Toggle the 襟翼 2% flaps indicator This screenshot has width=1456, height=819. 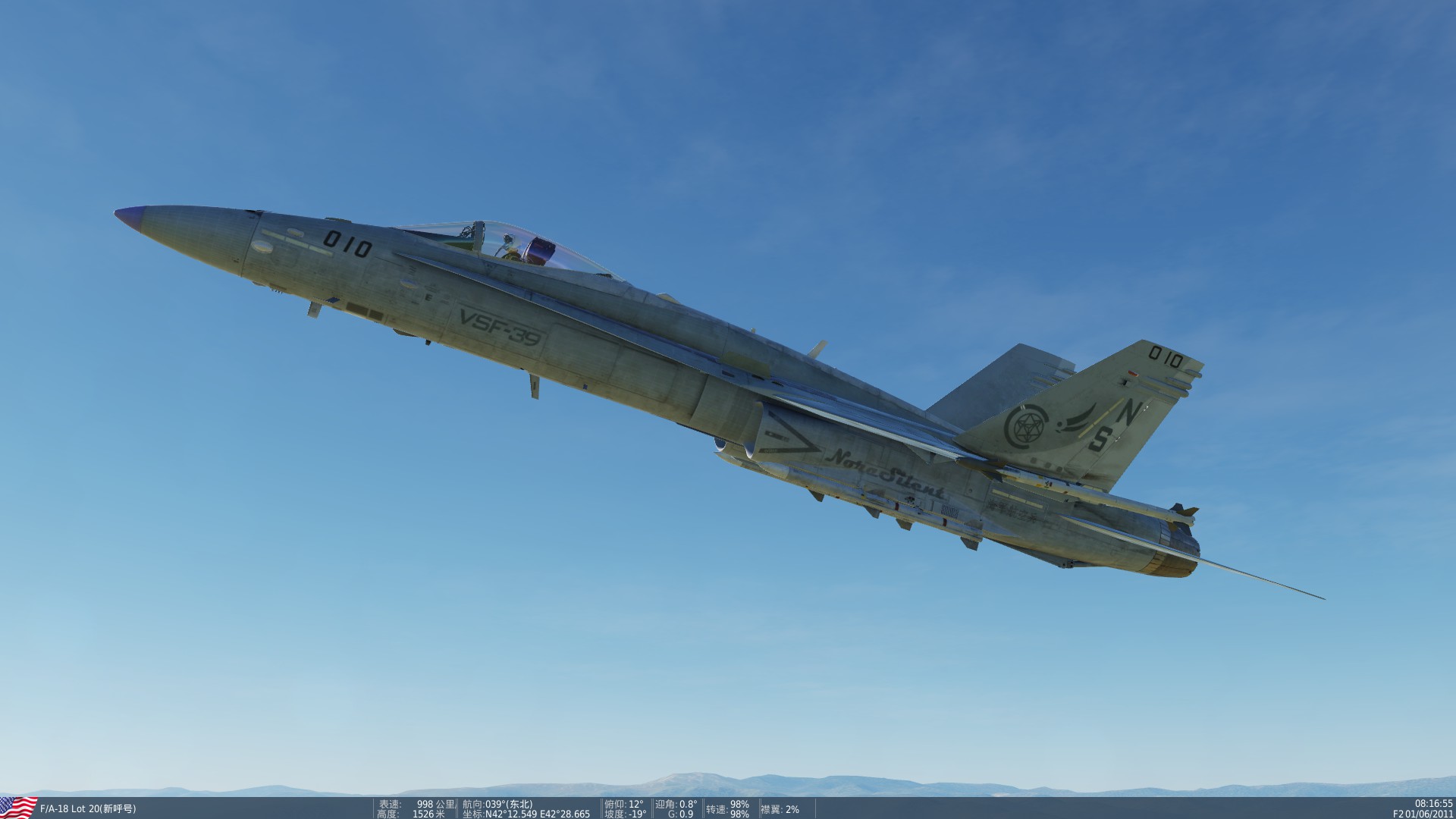780,810
